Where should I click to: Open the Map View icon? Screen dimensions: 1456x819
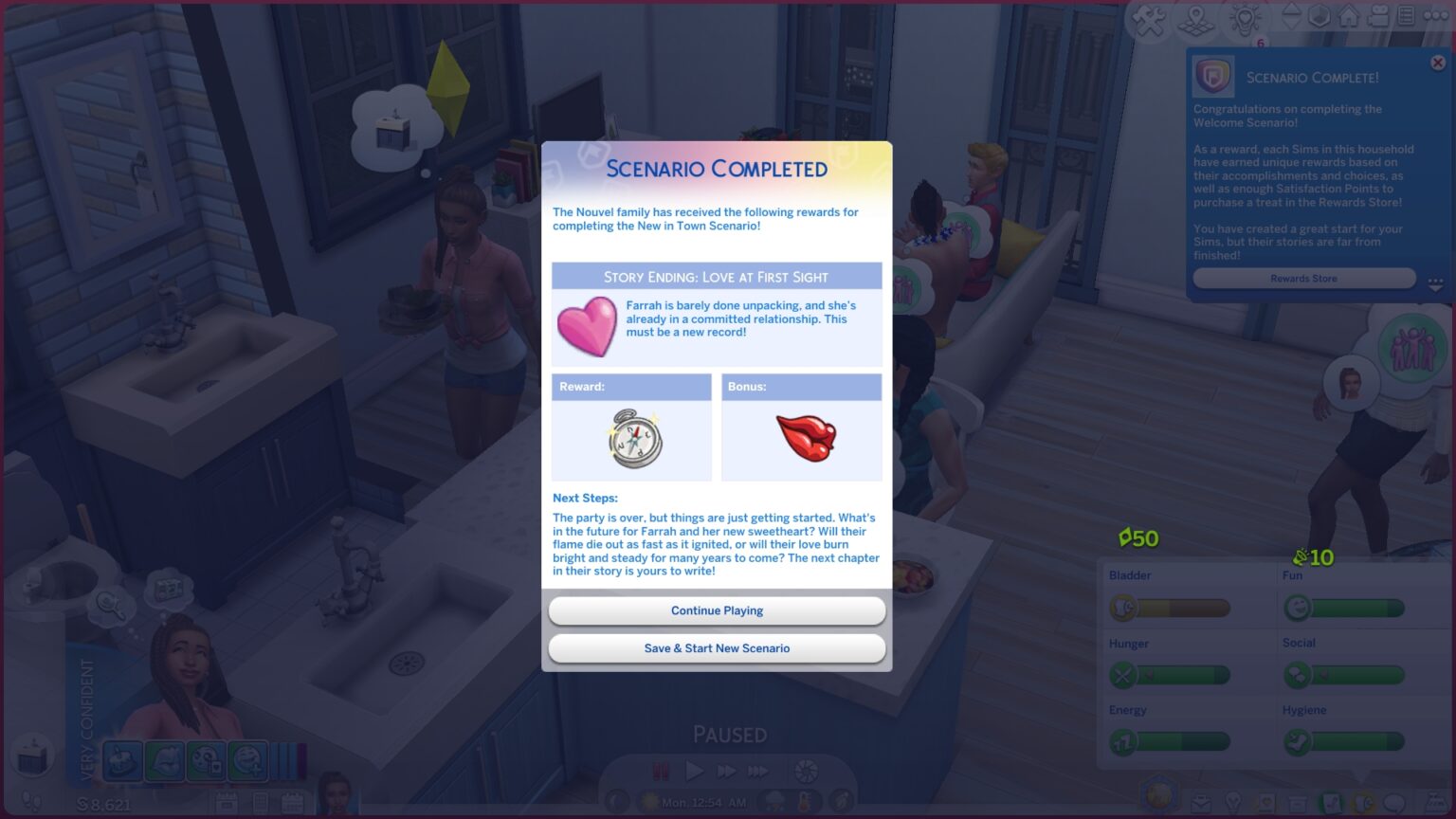tap(1194, 16)
